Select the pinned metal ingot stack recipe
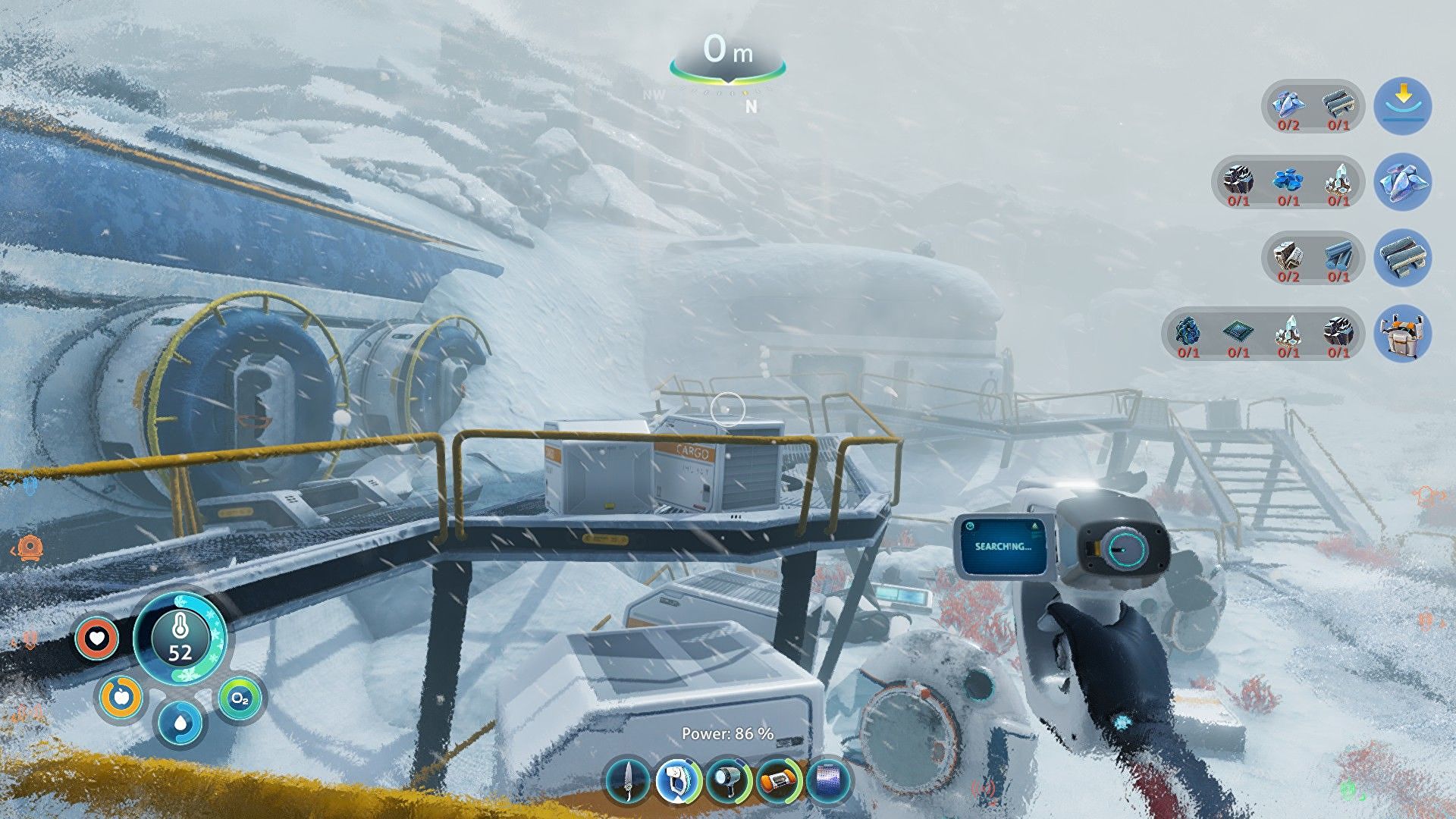Viewport: 1456px width, 819px height. pyautogui.click(x=1402, y=258)
